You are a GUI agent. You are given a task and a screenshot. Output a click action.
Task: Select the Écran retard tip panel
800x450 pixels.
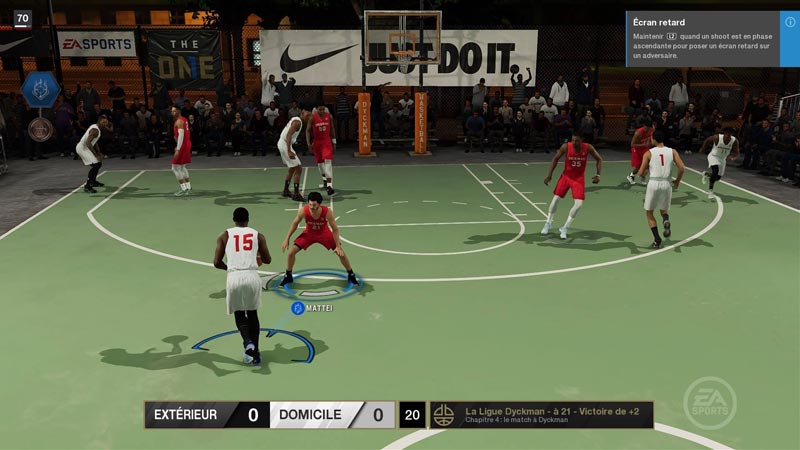[x=704, y=39]
